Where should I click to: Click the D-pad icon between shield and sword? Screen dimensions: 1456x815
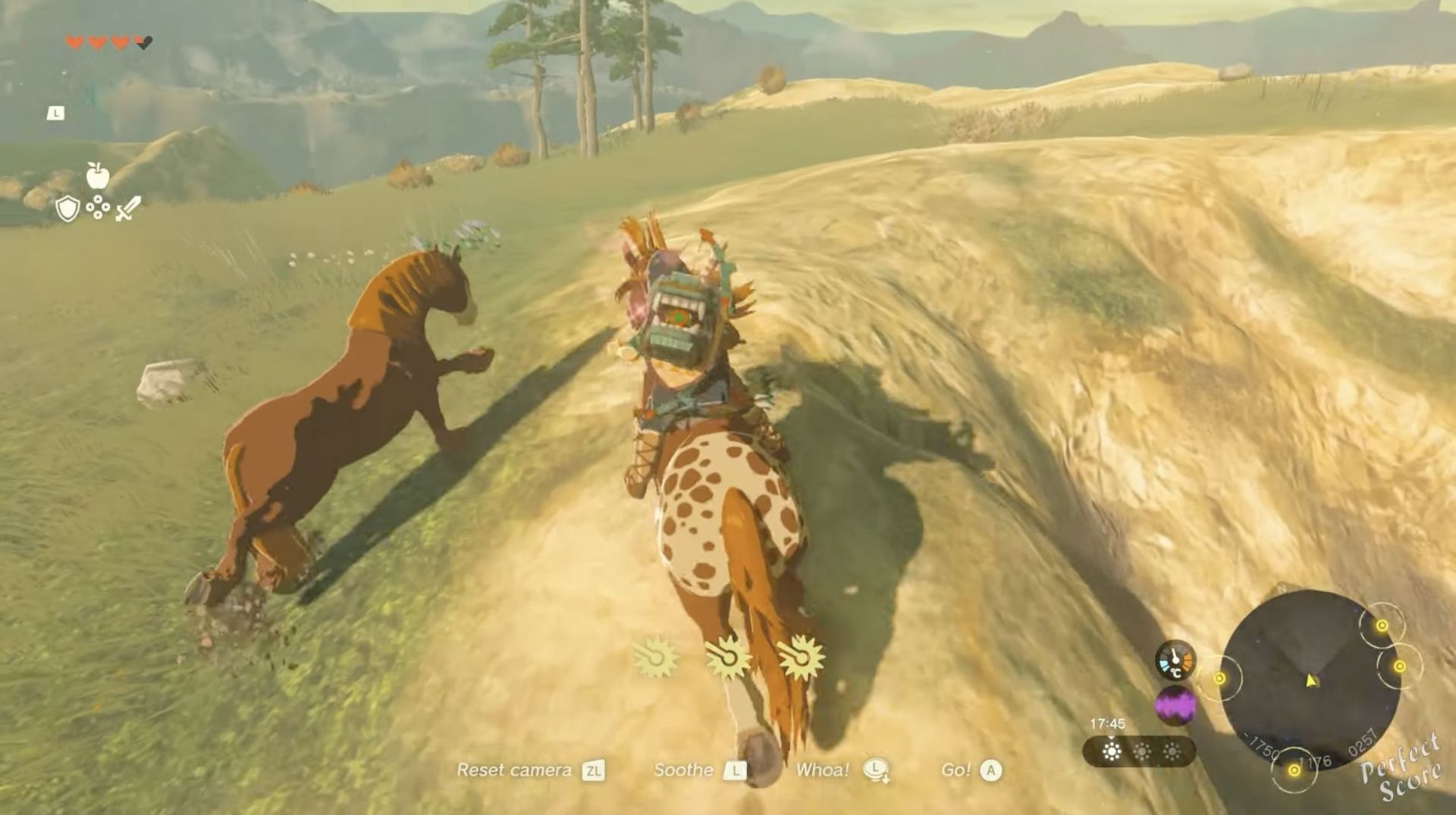click(98, 206)
